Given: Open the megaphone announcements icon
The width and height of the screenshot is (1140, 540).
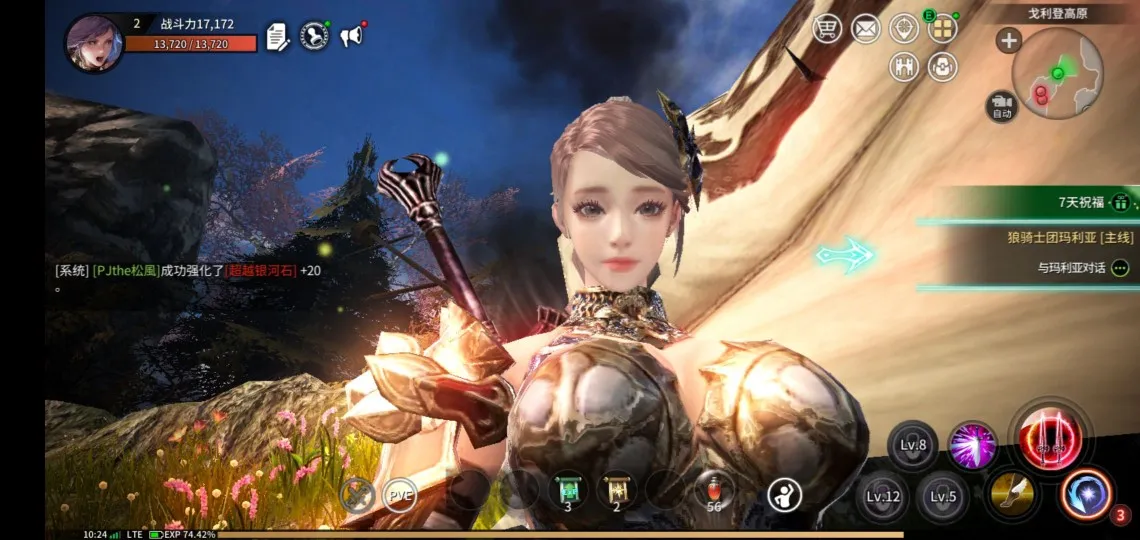Looking at the screenshot, I should [351, 37].
